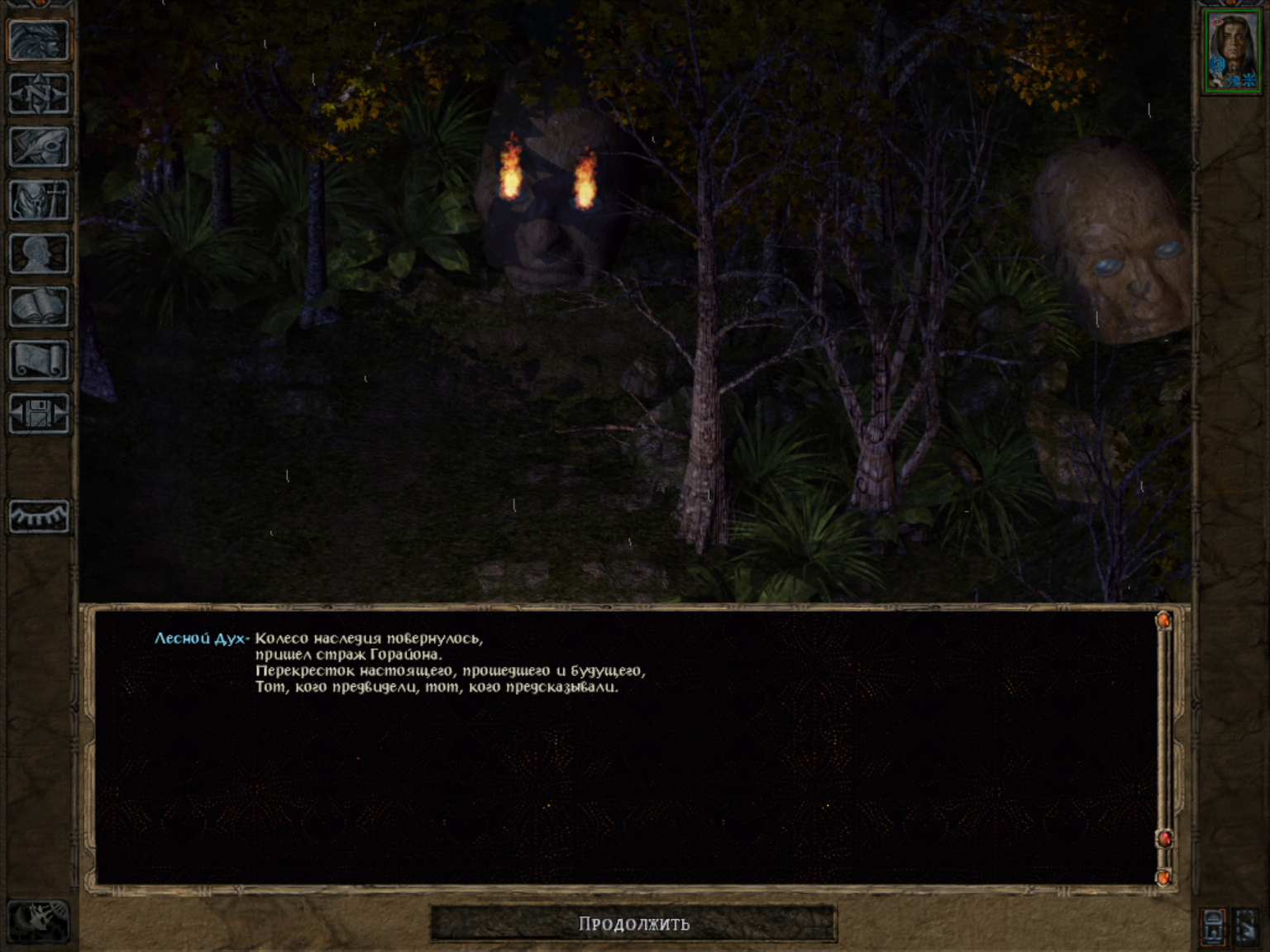The width and height of the screenshot is (1270, 952).
Task: Toggle the party AI lantern button
Action: (1213, 926)
